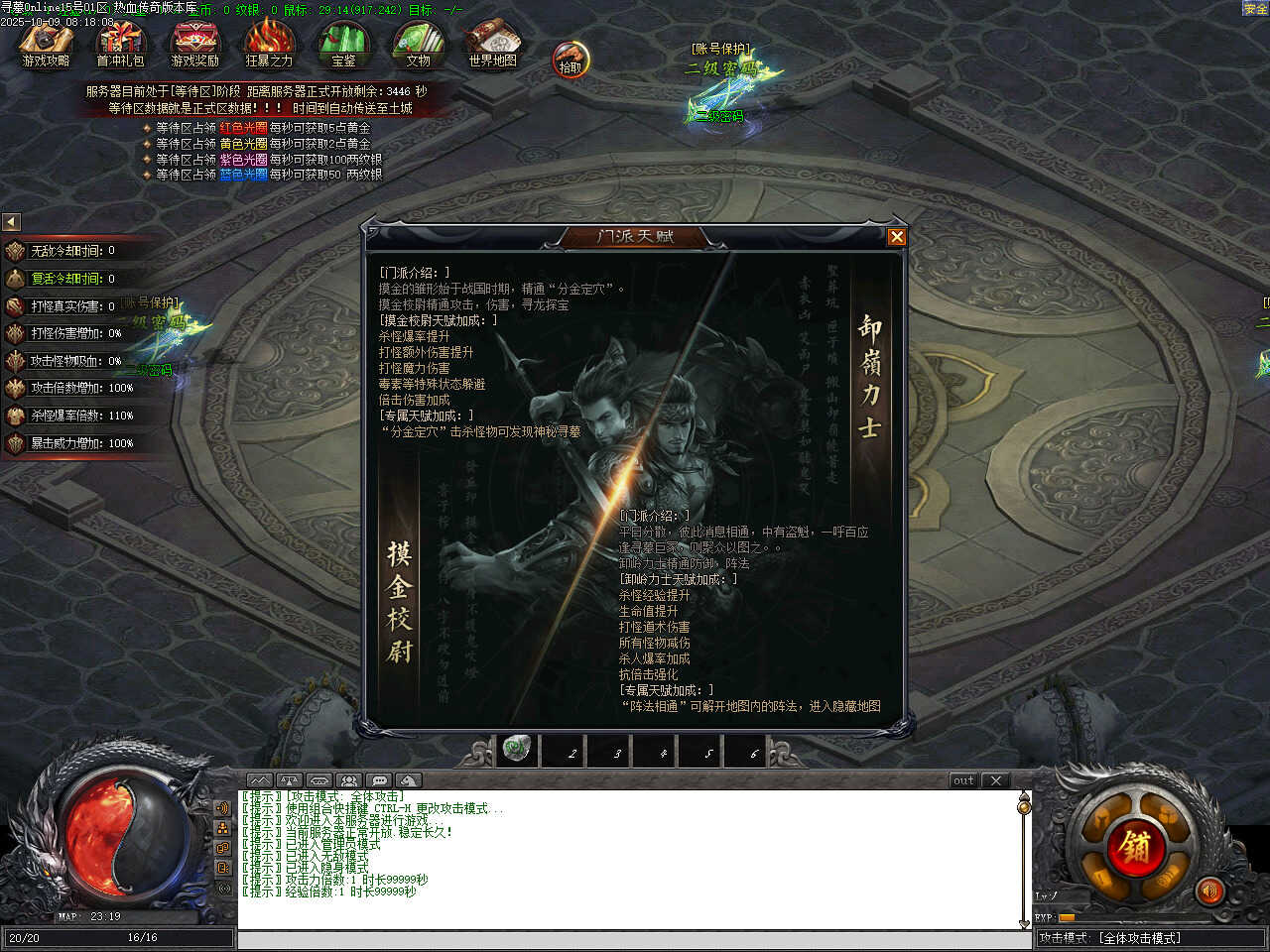This screenshot has height=952, width=1270.
Task: Click the chat text input field
Action: [635, 939]
